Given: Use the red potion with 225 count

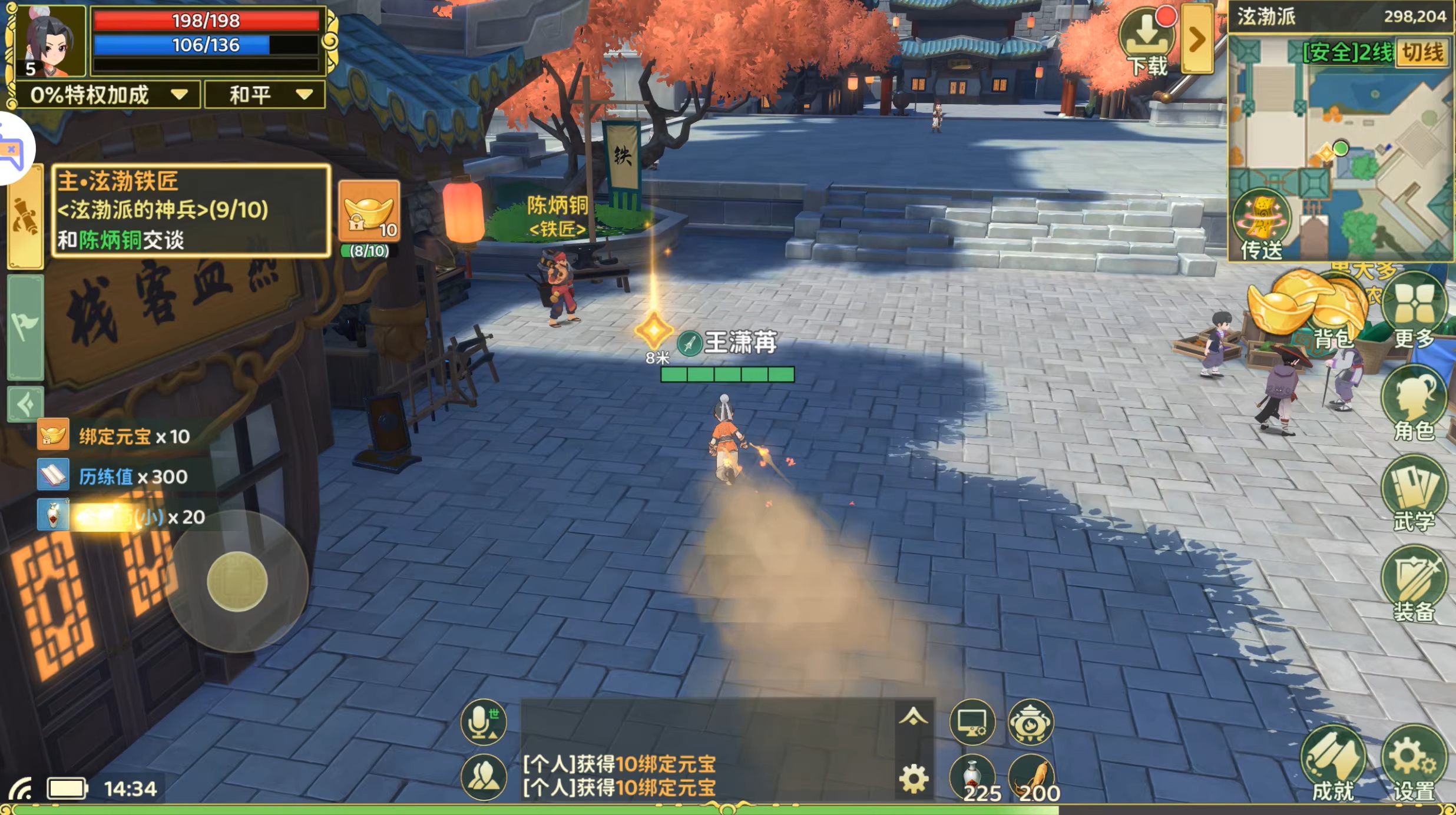Looking at the screenshot, I should point(972,777).
